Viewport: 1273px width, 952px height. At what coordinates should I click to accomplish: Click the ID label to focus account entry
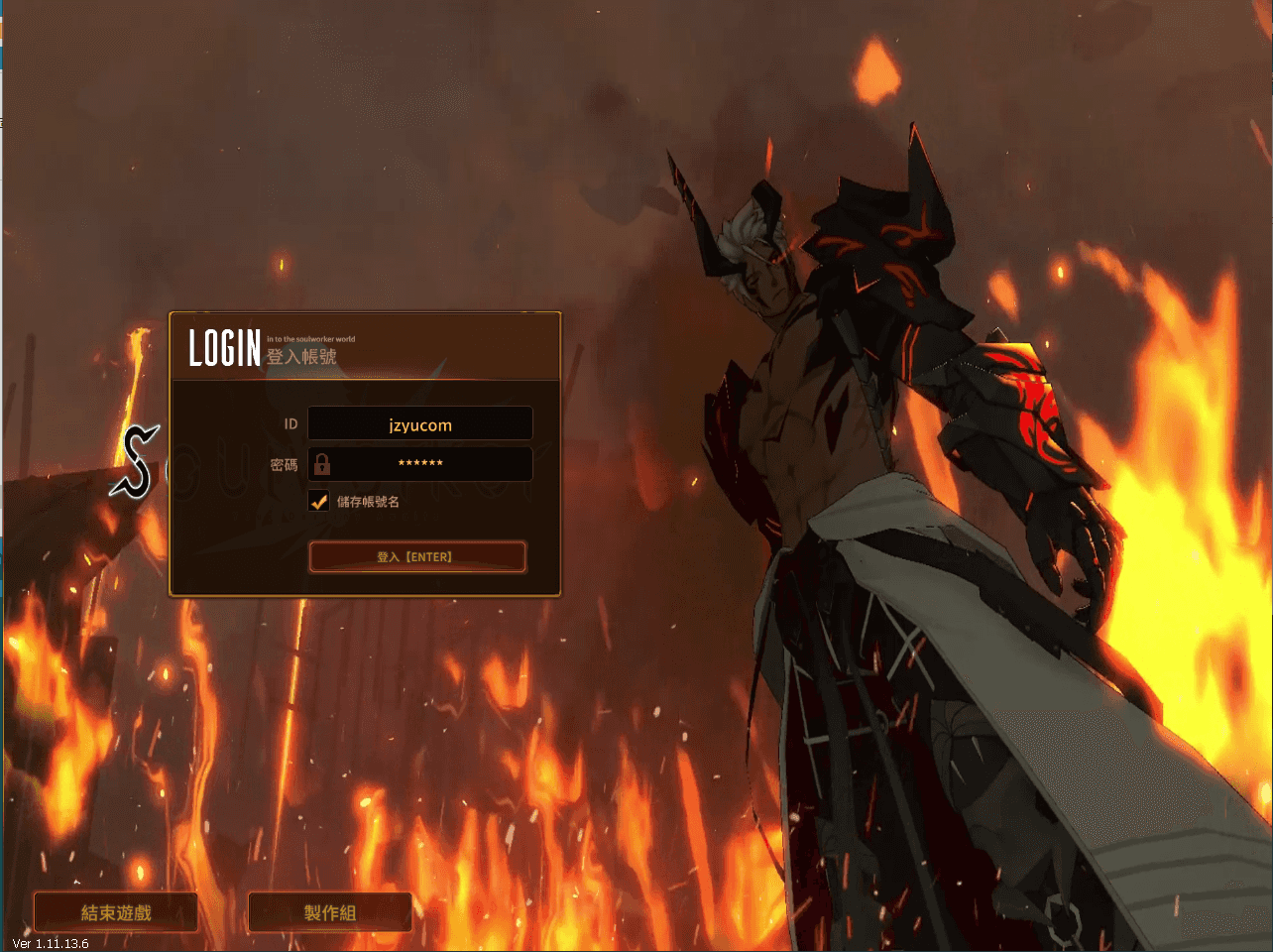tap(290, 423)
